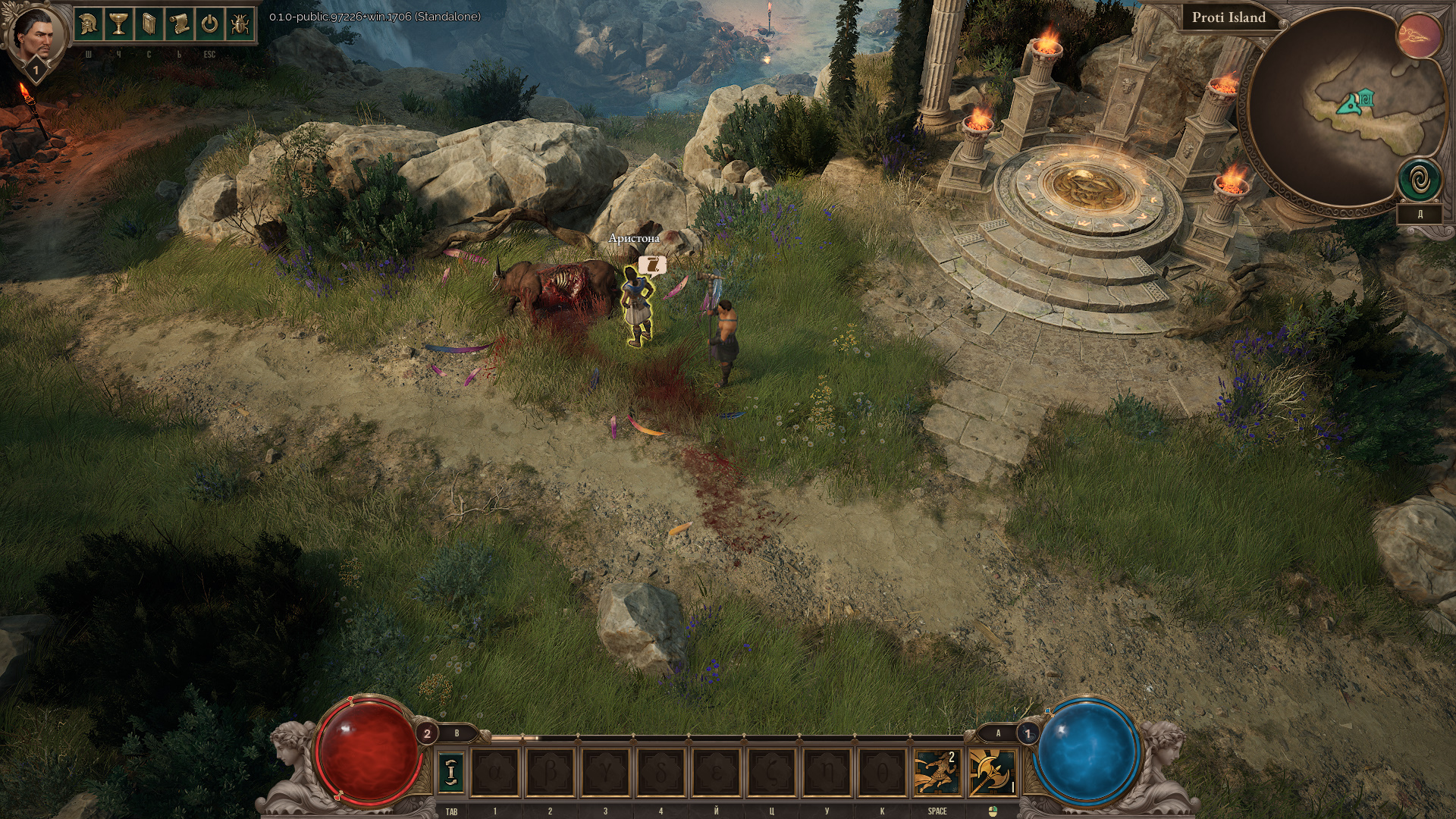Open the scroll quest log icon
Screen dimensions: 1456x819
179,24
